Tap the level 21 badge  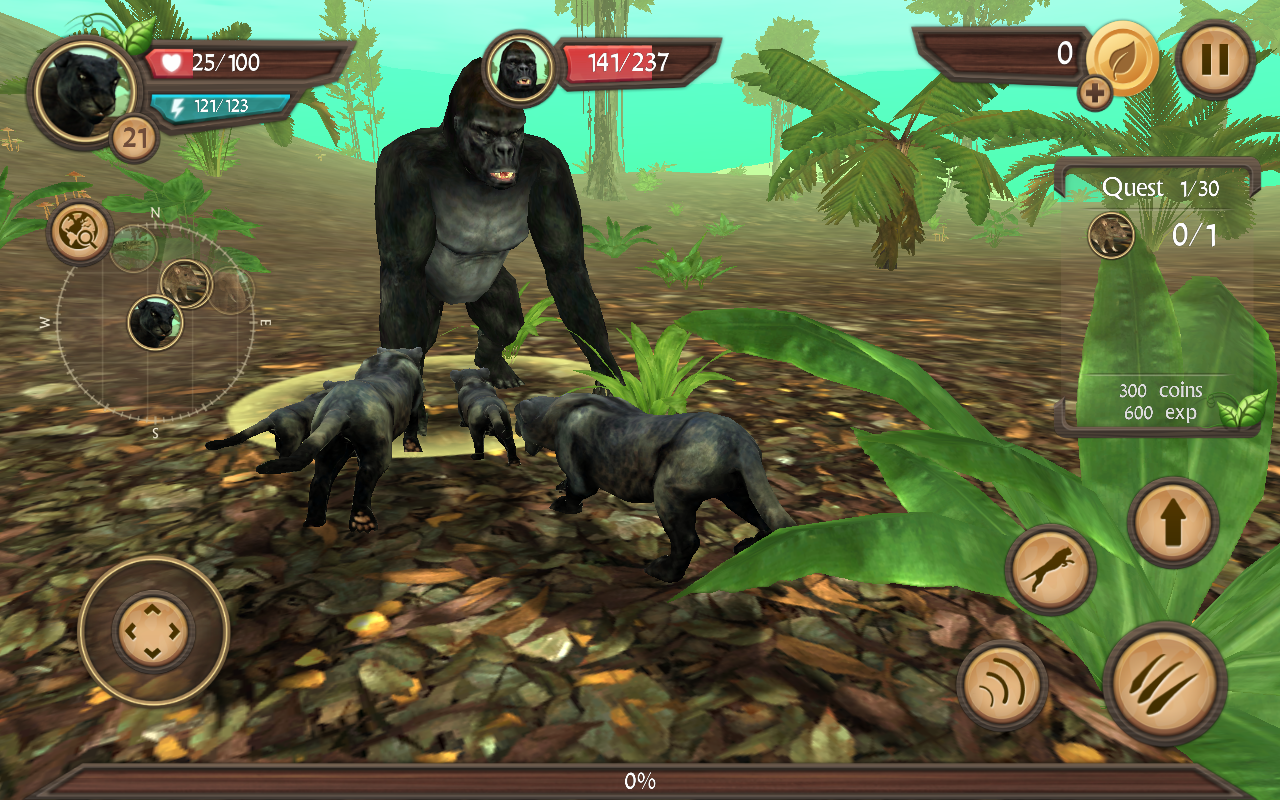(132, 133)
